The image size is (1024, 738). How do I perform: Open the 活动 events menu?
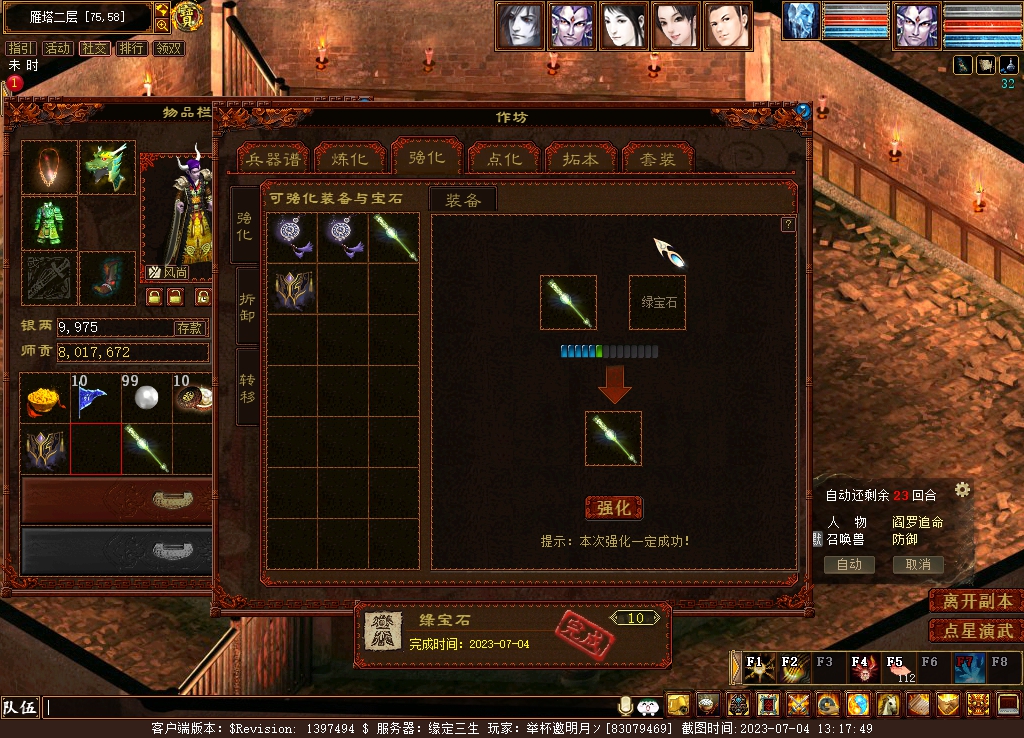pos(58,48)
